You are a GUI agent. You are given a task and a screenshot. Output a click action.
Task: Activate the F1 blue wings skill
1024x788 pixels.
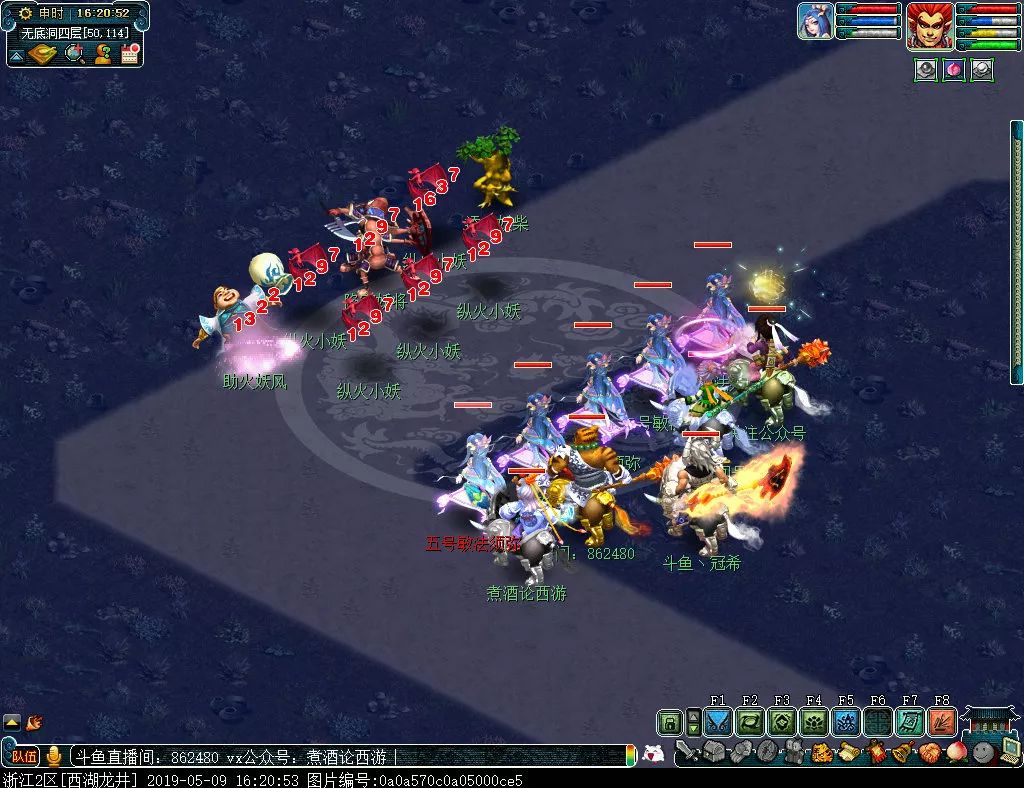pos(717,722)
